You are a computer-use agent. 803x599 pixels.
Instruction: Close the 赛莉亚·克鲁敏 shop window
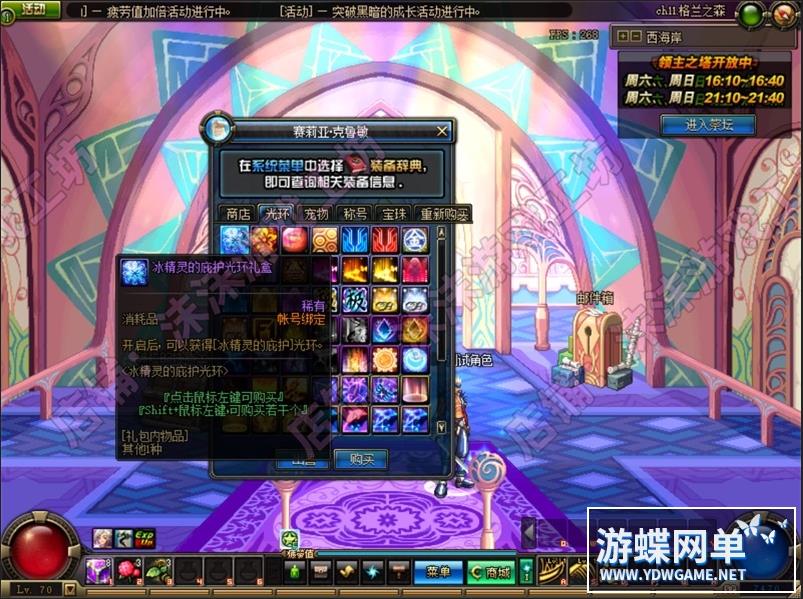[x=443, y=131]
